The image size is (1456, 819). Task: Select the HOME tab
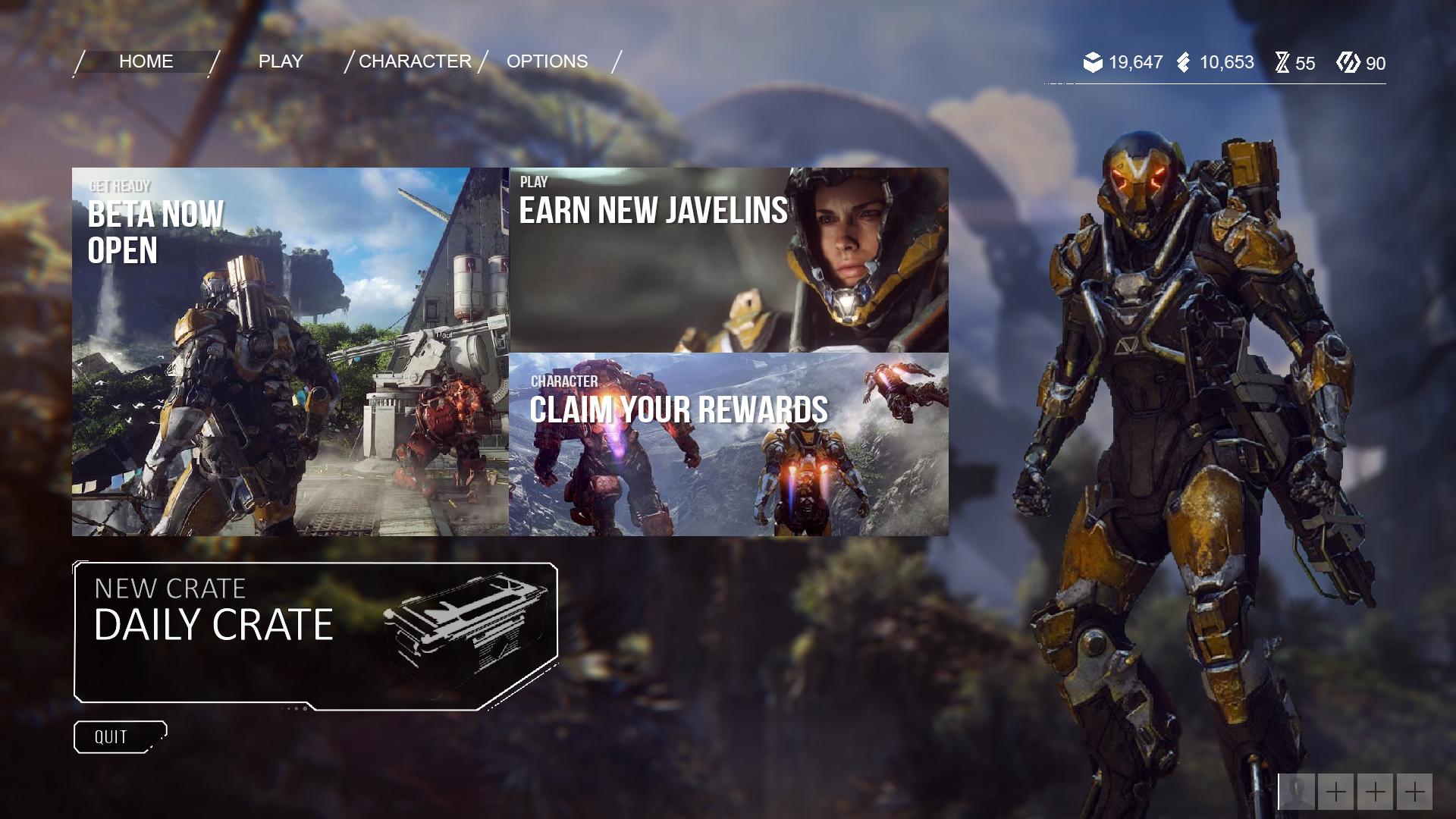(146, 61)
